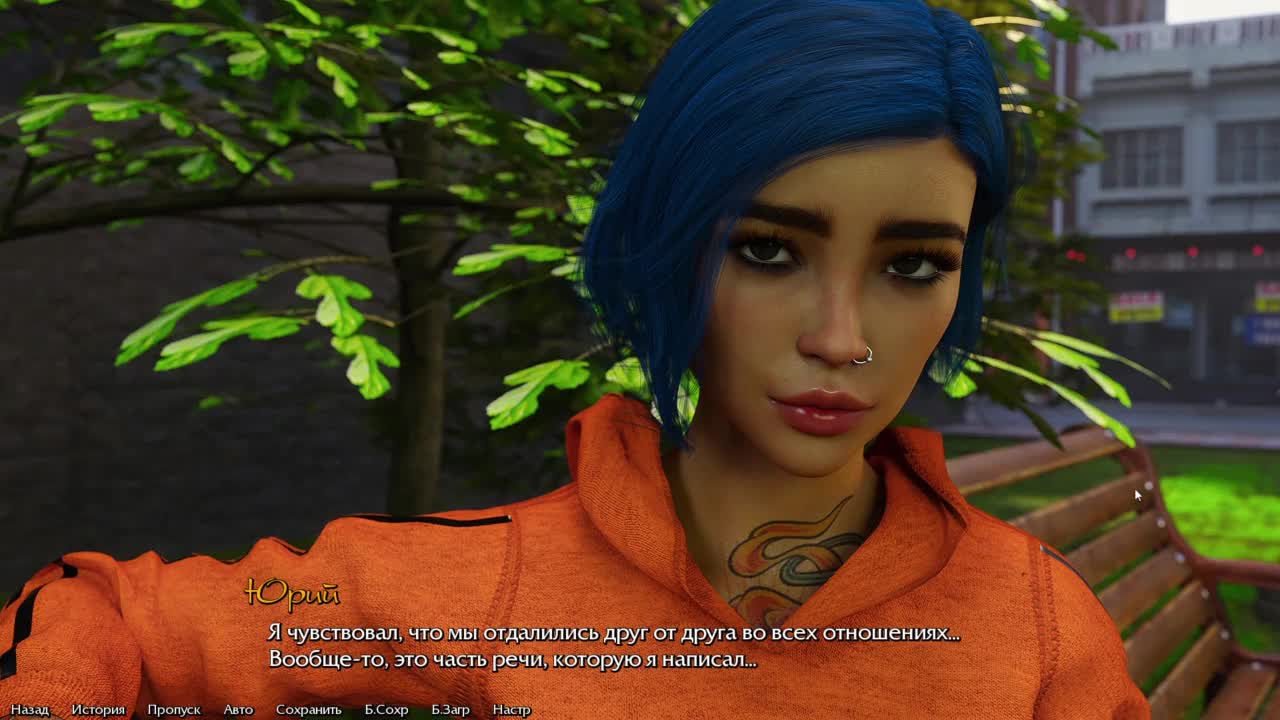The height and width of the screenshot is (720, 1280).
Task: Activate Пропуск to skip dialogue
Action: pos(174,709)
